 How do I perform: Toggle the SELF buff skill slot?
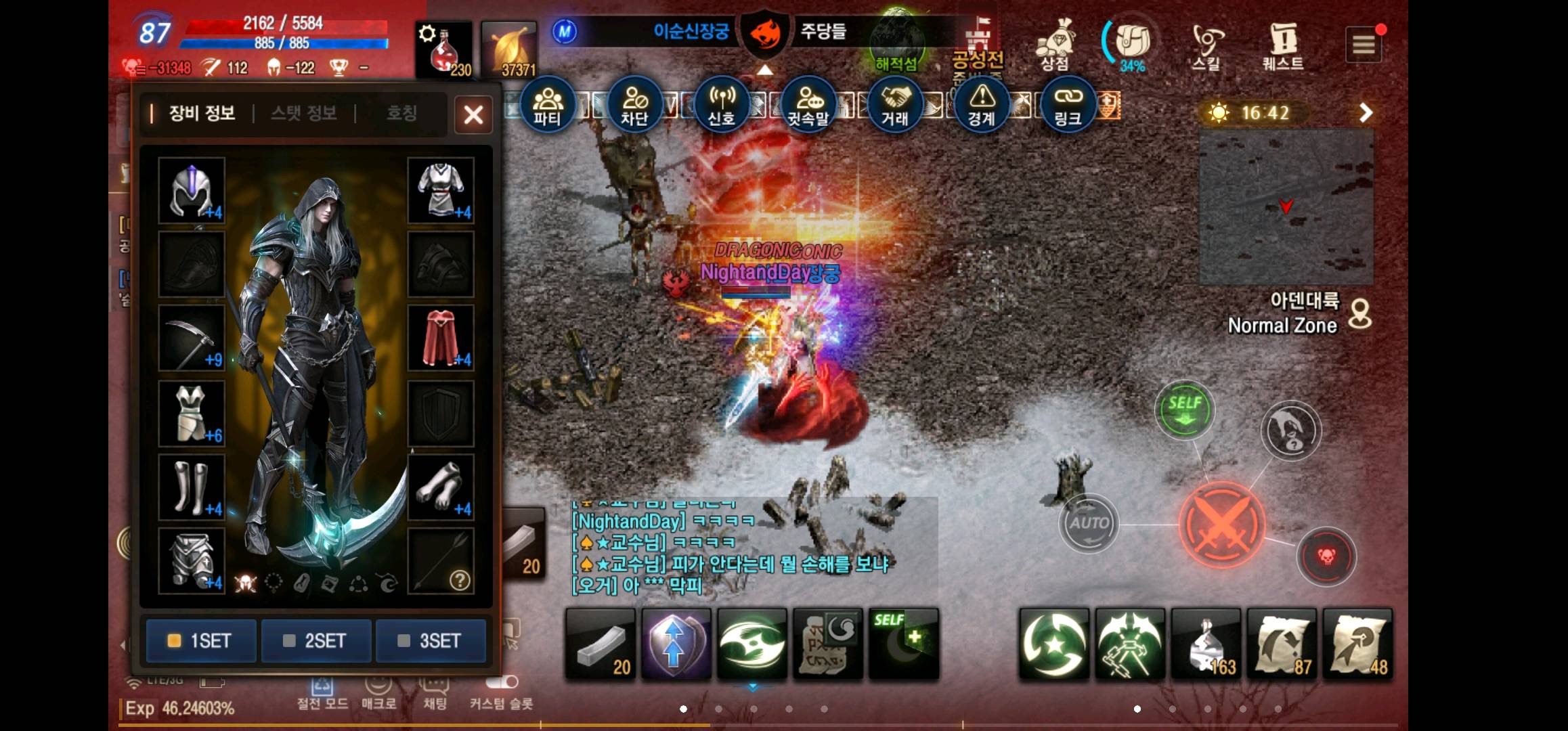pos(903,643)
